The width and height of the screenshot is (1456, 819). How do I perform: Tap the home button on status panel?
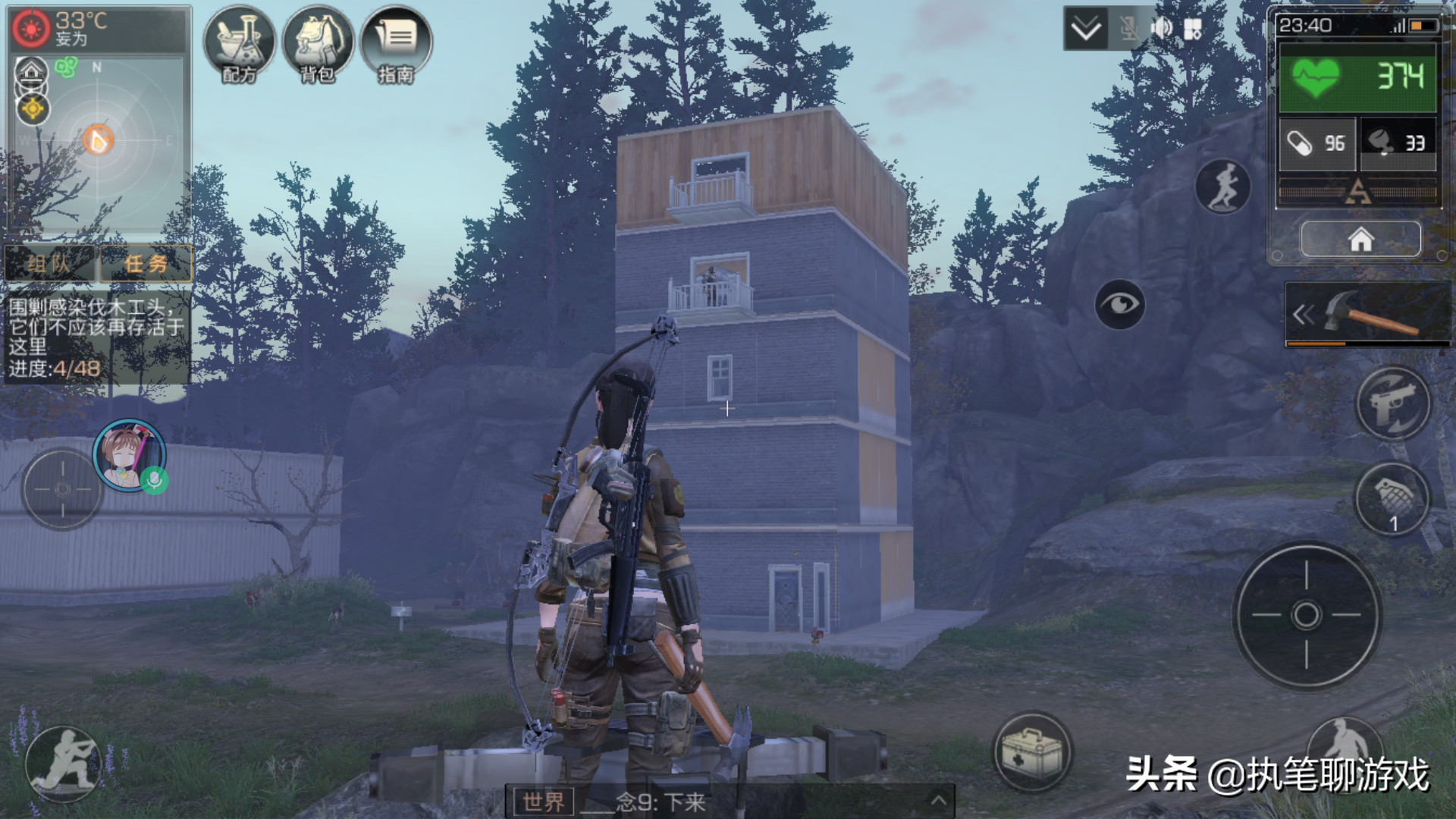pos(1360,240)
